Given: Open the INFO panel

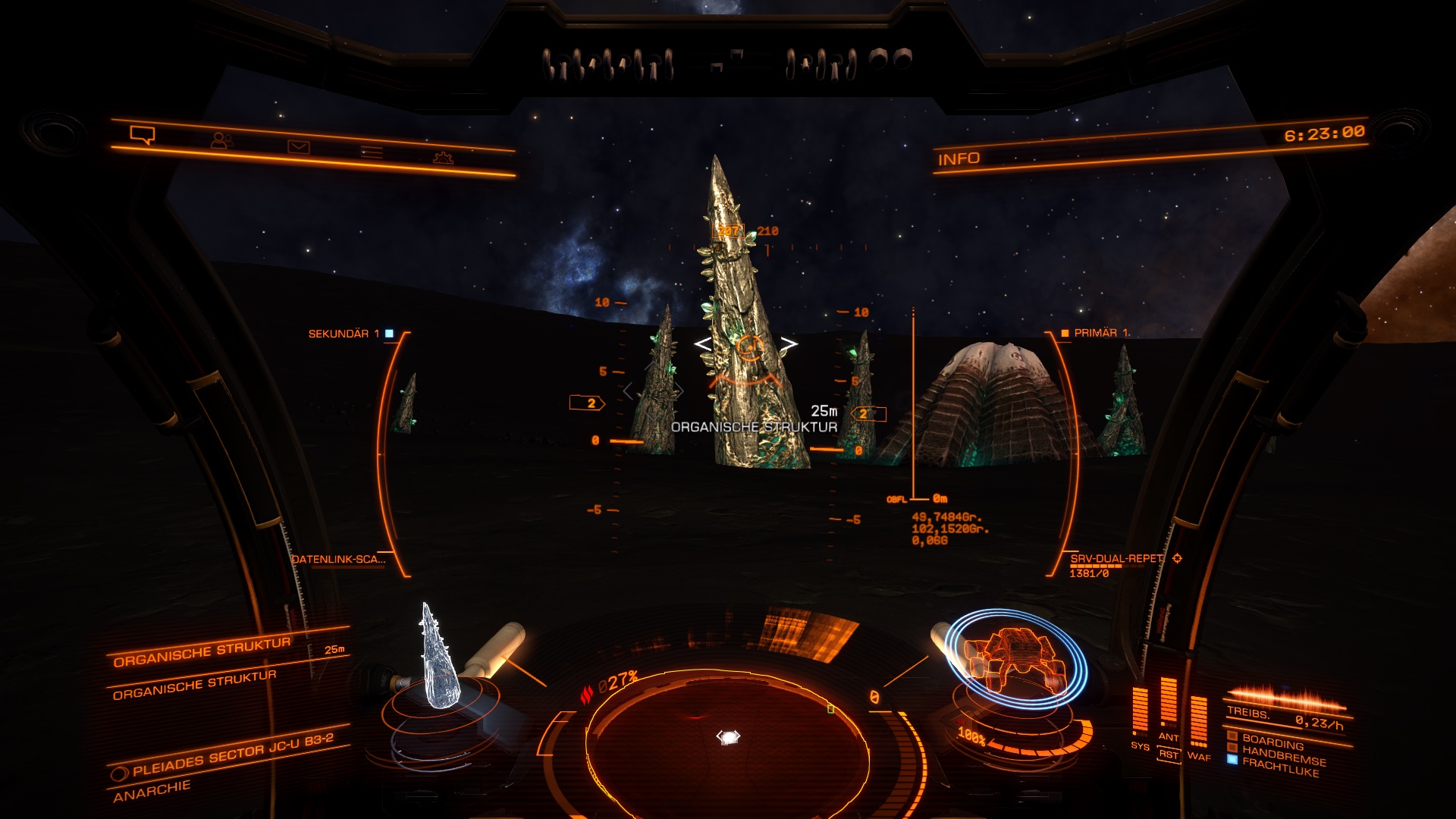Looking at the screenshot, I should coord(959,158).
